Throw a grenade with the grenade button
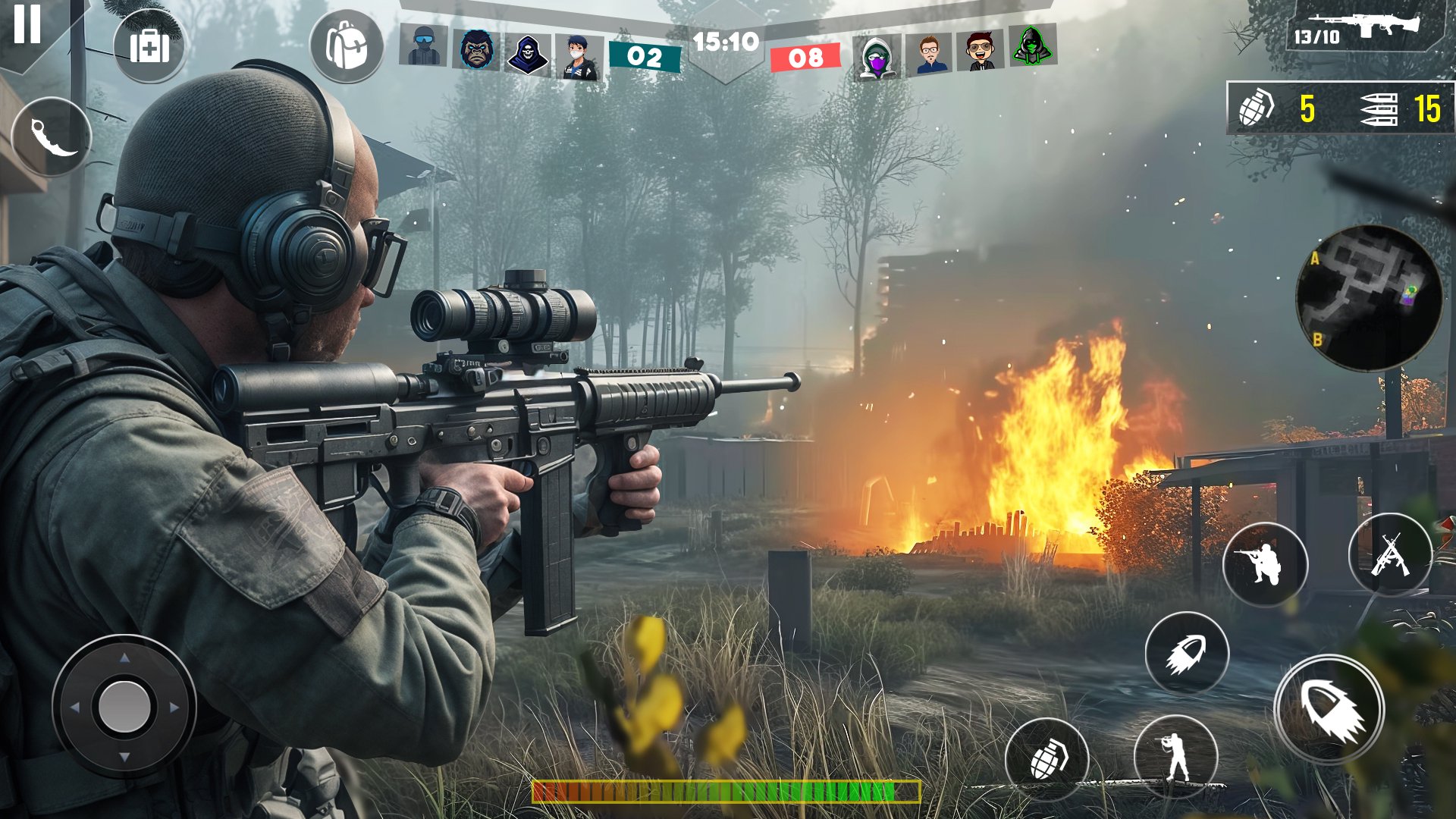This screenshot has height=819, width=1456. click(1046, 758)
